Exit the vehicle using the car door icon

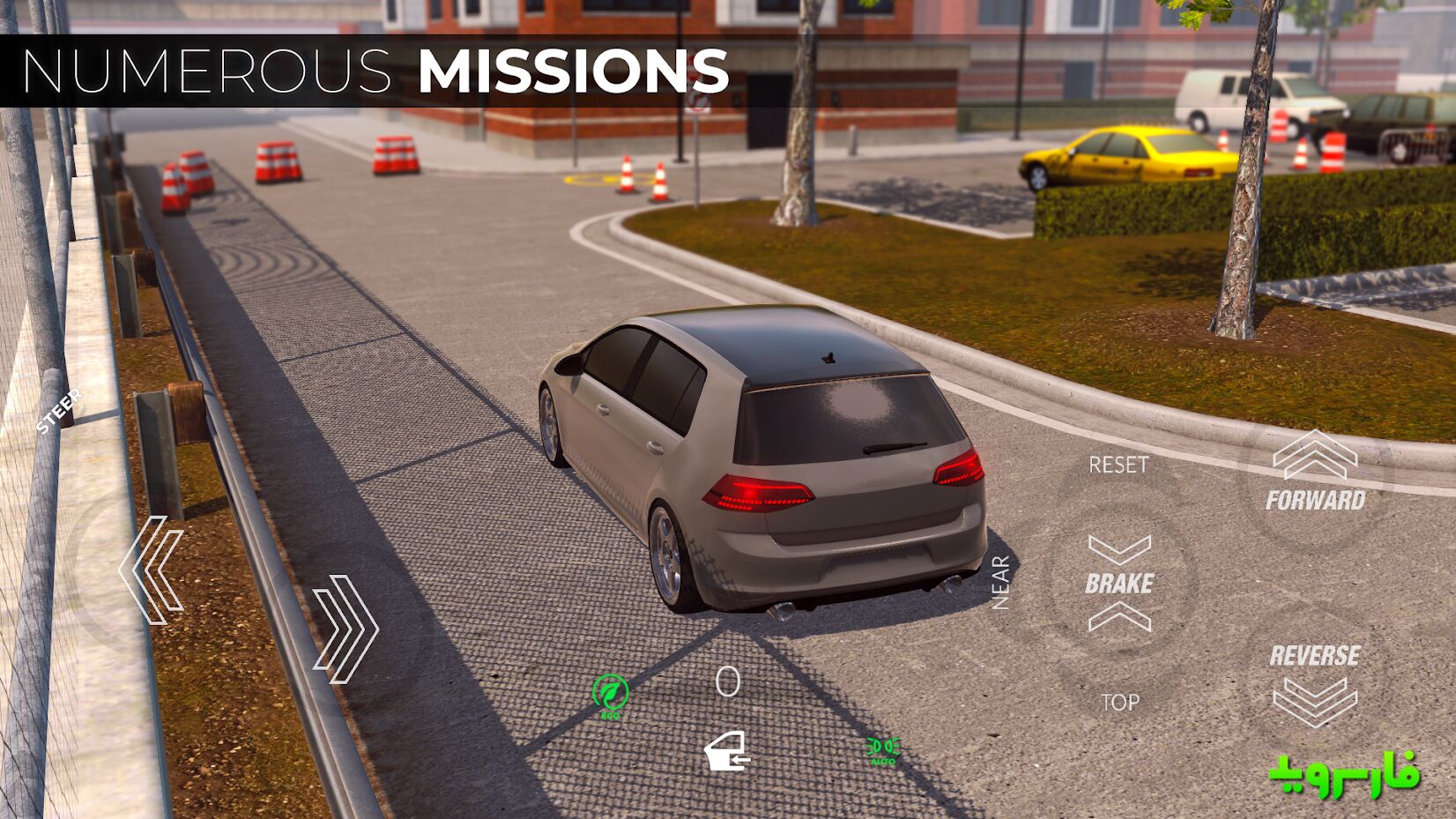(727, 752)
